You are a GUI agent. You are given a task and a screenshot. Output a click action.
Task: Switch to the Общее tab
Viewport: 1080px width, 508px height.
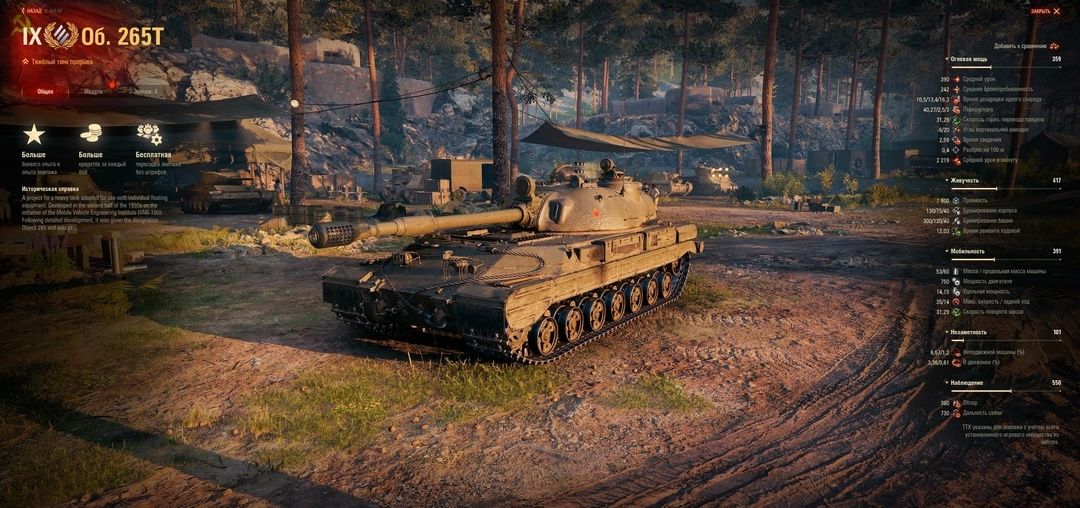(46, 91)
